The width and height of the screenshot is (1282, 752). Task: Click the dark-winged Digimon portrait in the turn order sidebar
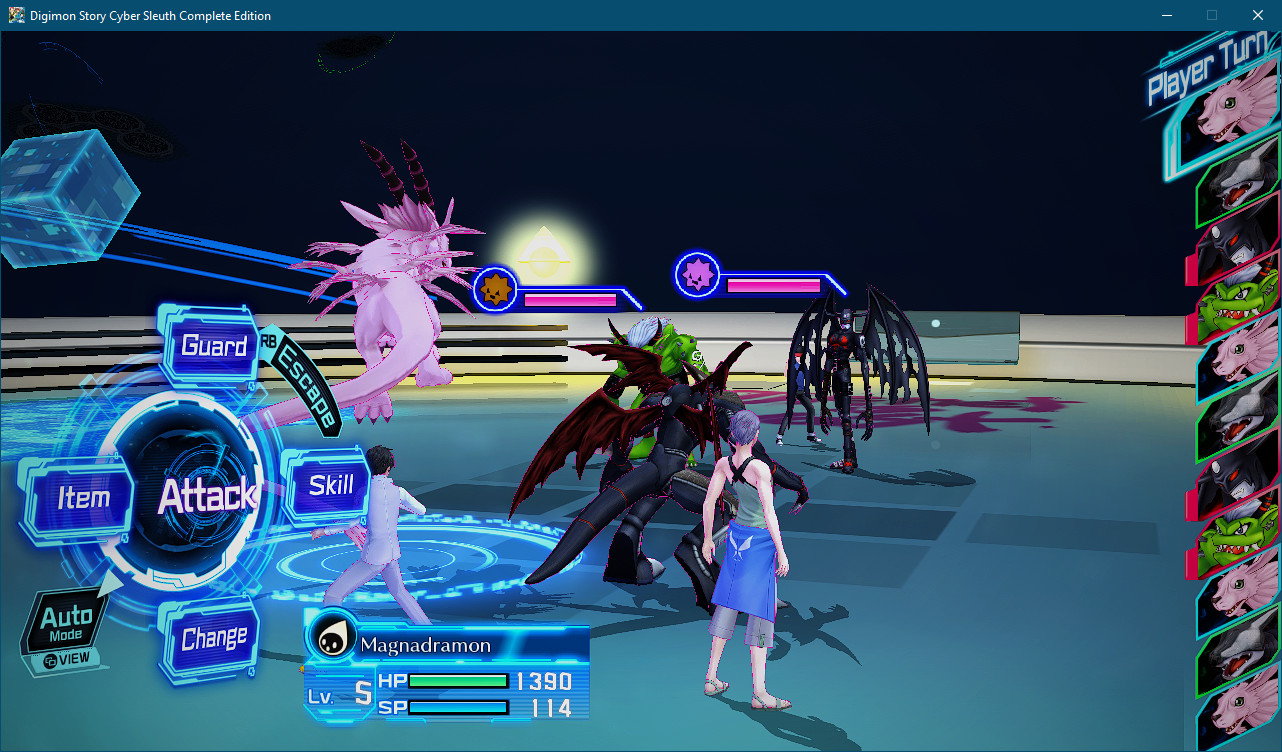1234,243
